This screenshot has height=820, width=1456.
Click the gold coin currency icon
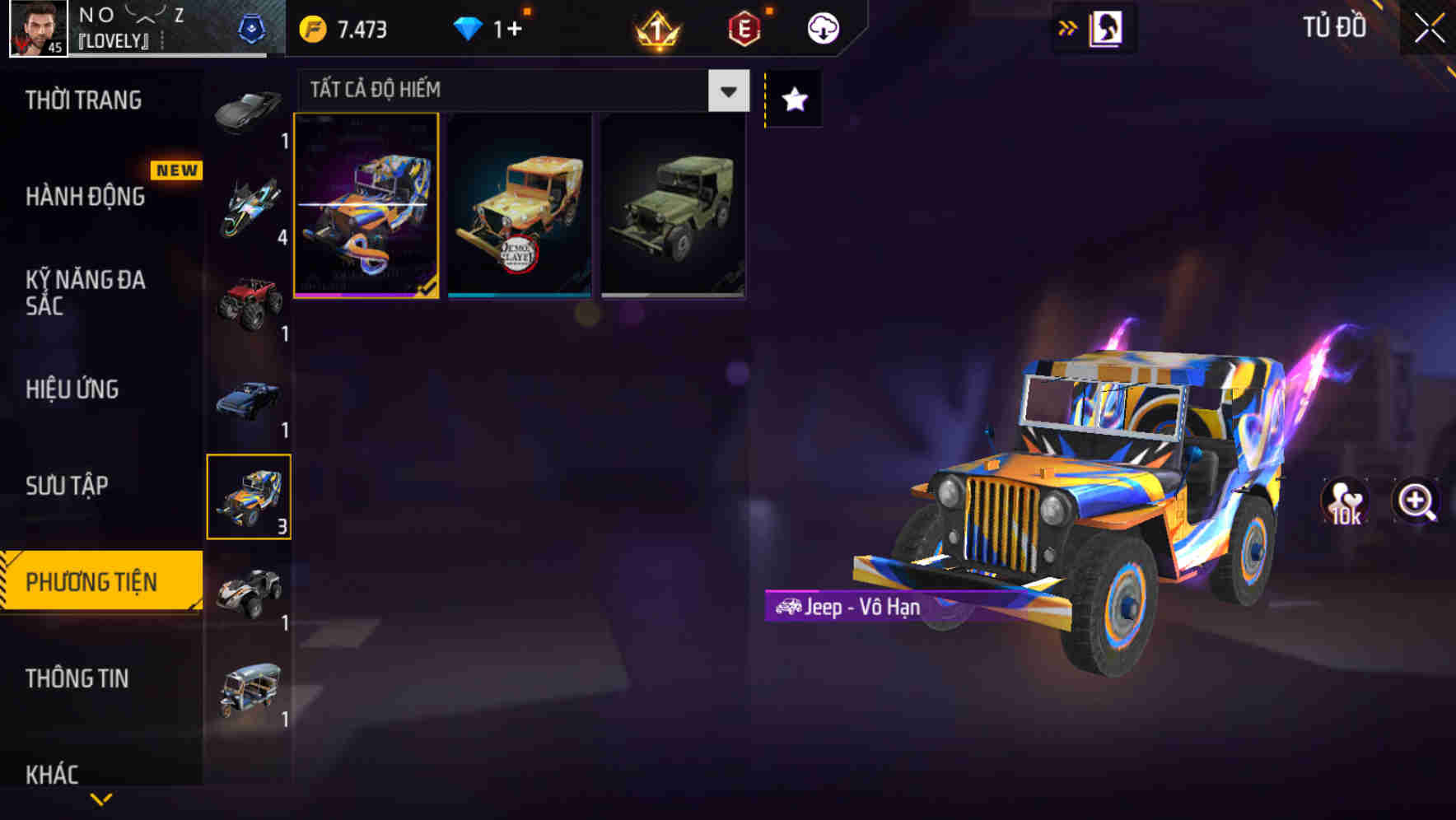click(313, 26)
